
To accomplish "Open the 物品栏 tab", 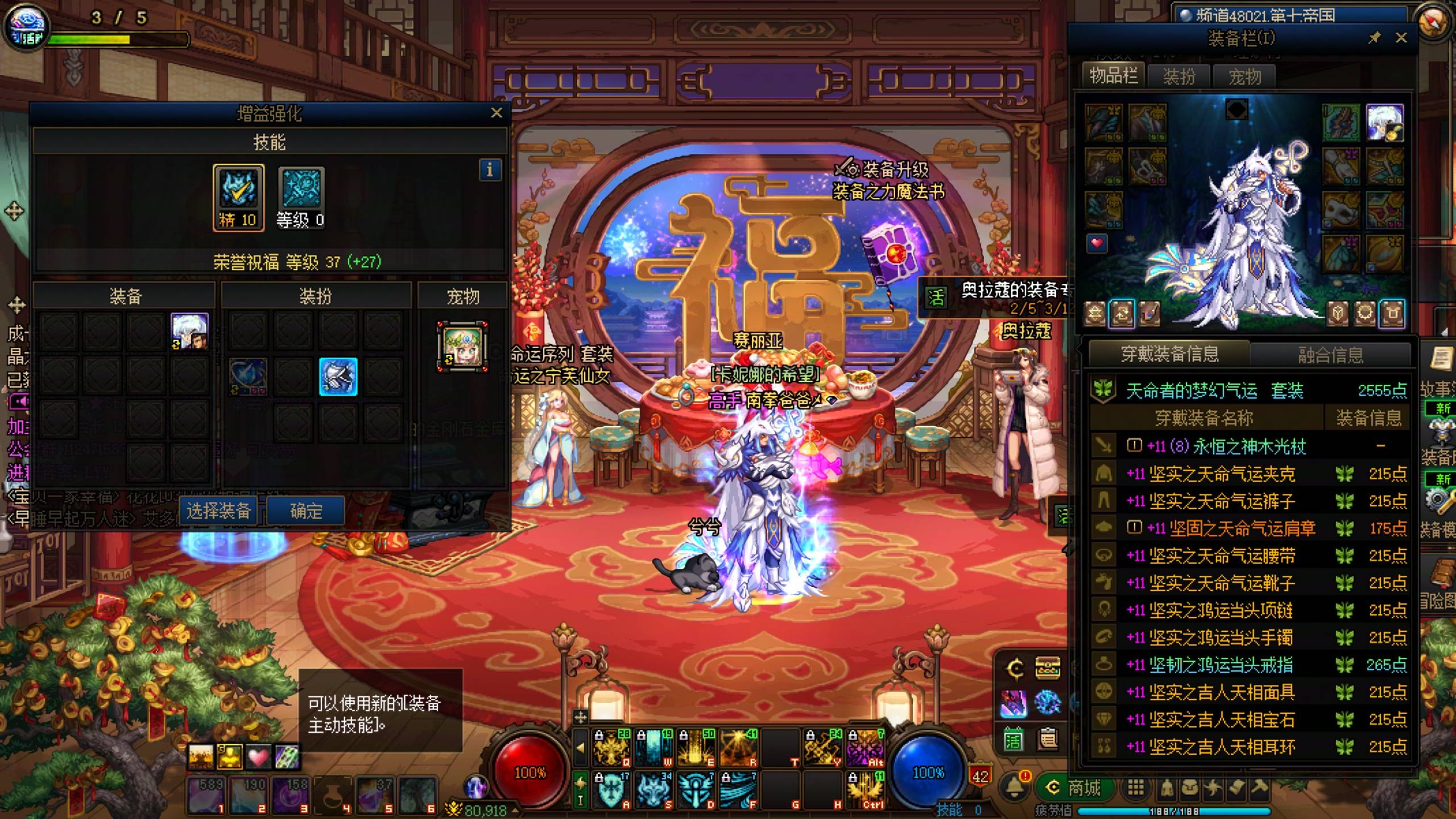I will point(1114,75).
